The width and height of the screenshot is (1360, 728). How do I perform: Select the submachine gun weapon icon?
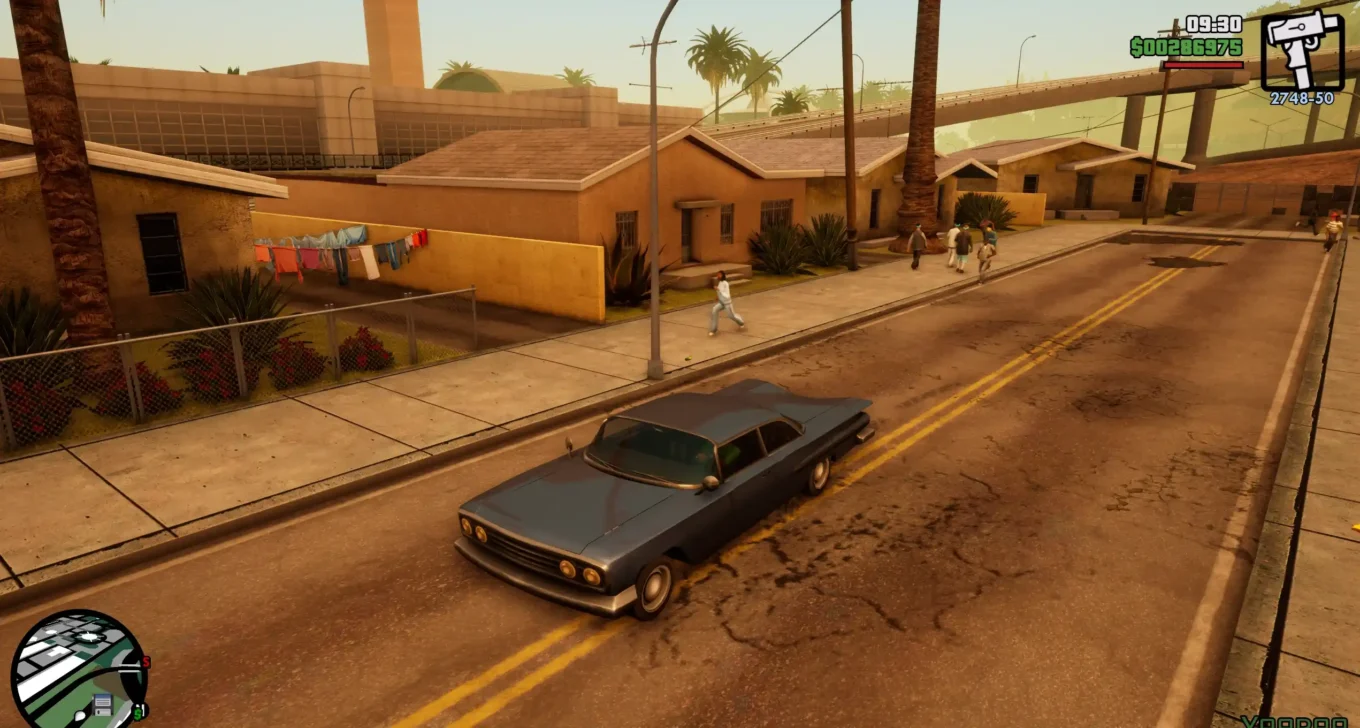(x=1301, y=50)
